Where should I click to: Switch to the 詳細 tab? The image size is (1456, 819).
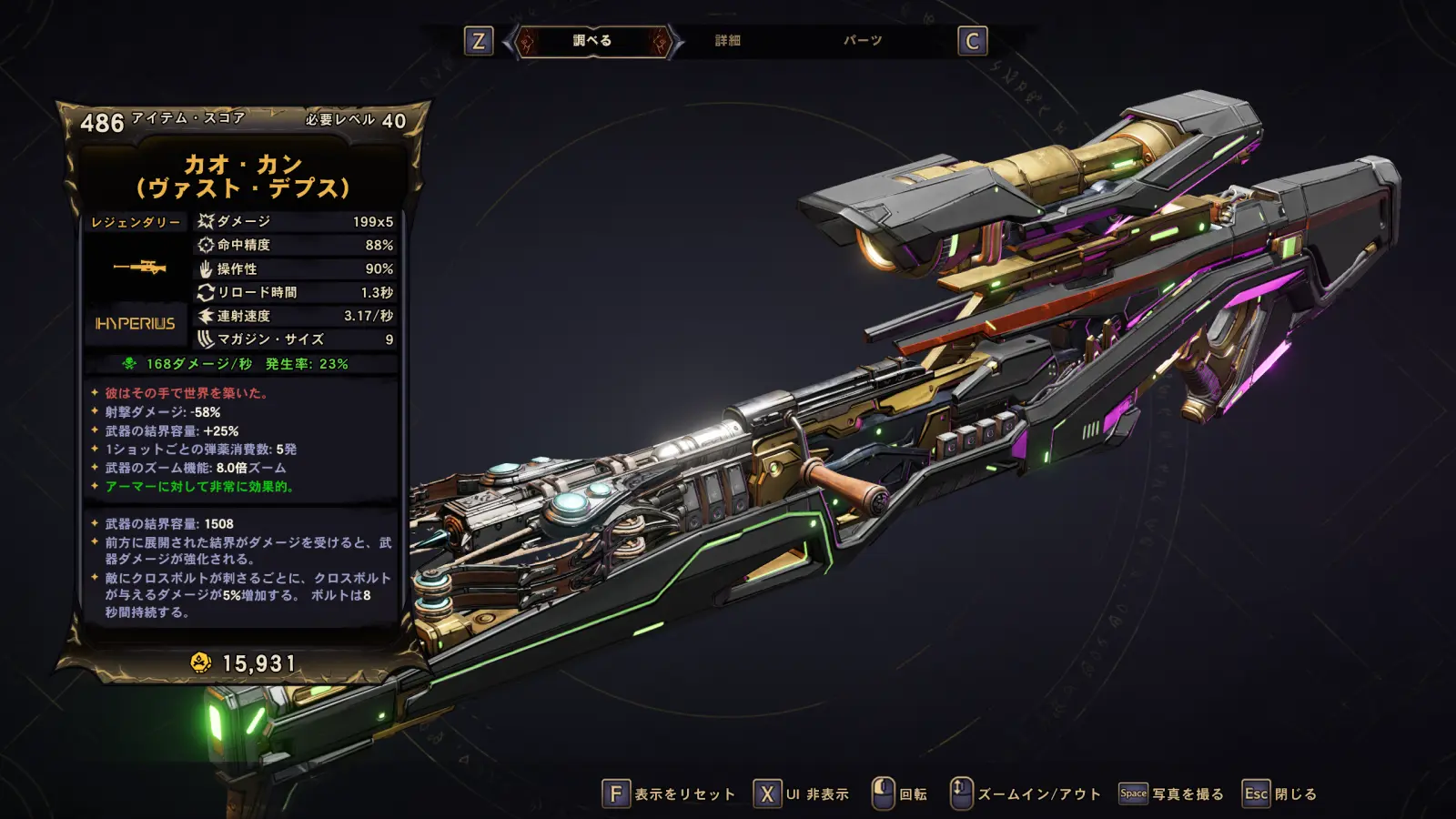click(727, 41)
